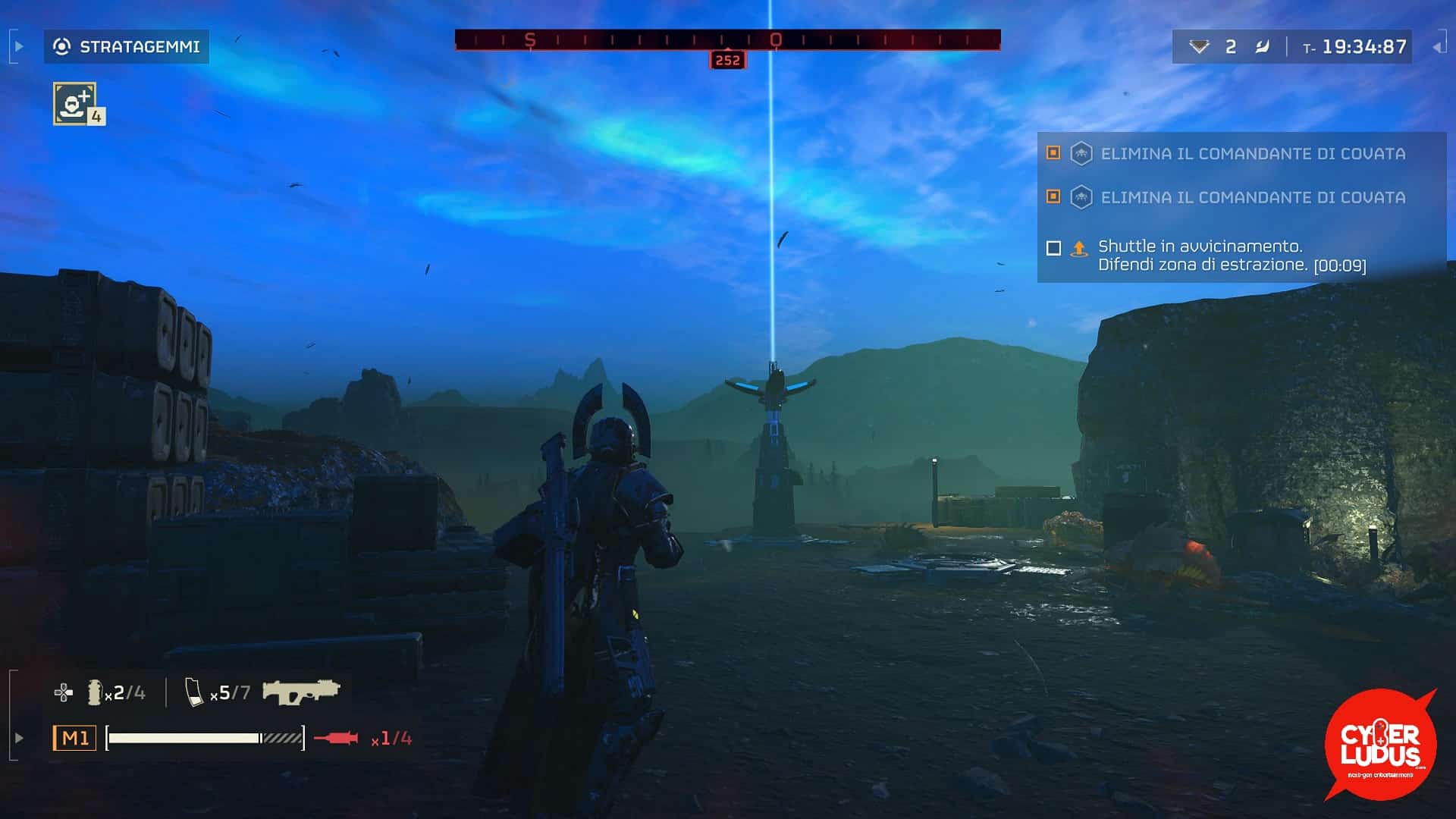
Task: Select the Stratagemmi spinning icon
Action: [x=61, y=46]
